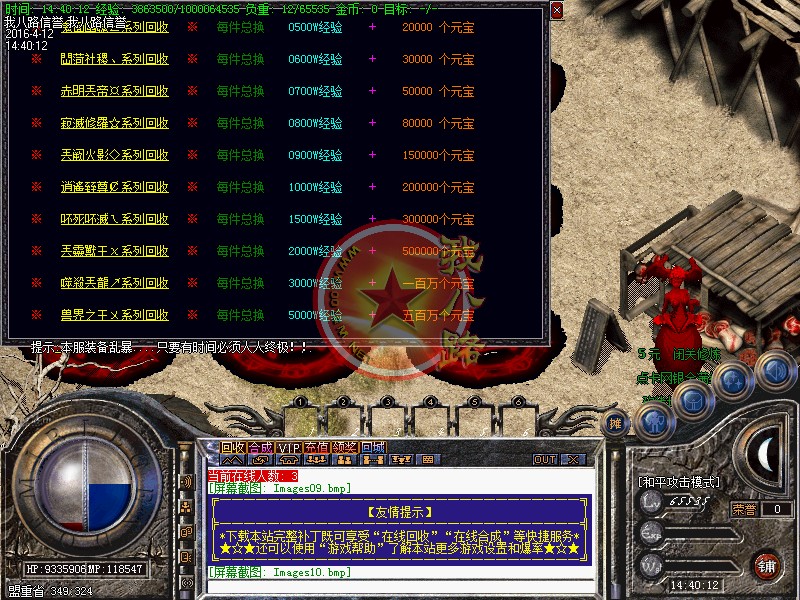Switch to the 合成 tab

[259, 447]
